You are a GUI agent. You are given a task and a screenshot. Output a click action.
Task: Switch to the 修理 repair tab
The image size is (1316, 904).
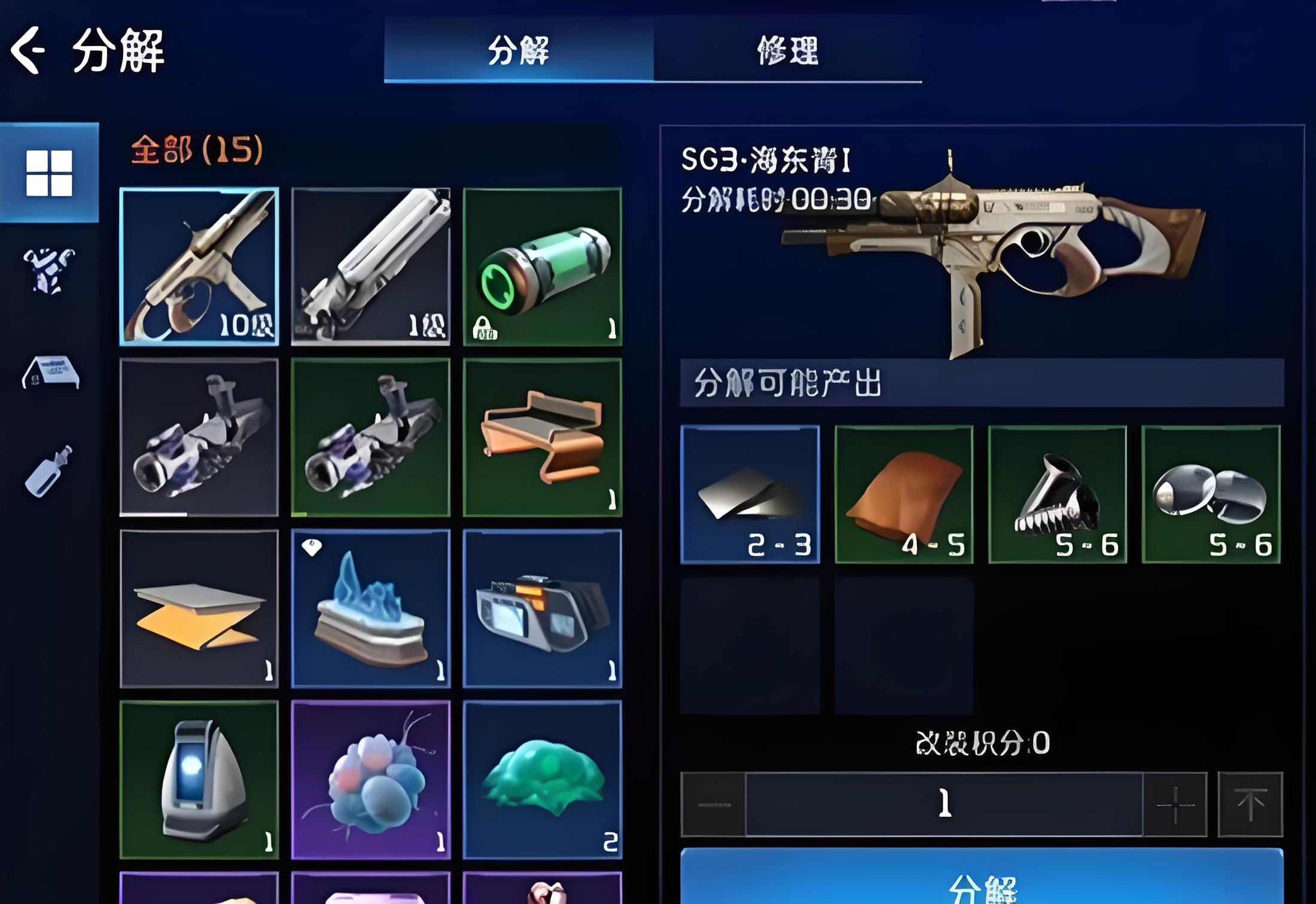coord(787,50)
